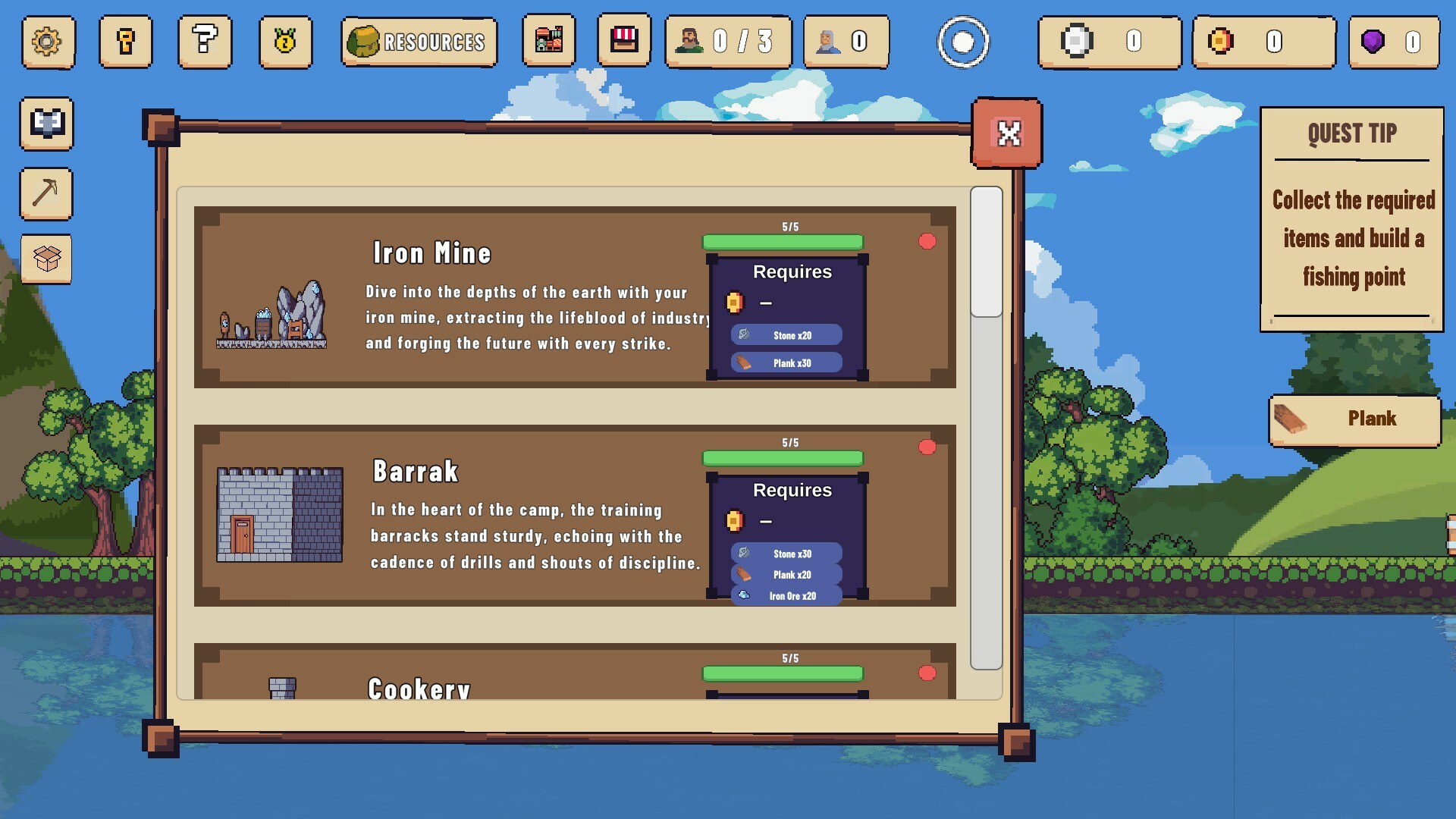The width and height of the screenshot is (1456, 819).
Task: Open the market stall shop button
Action: (x=623, y=39)
